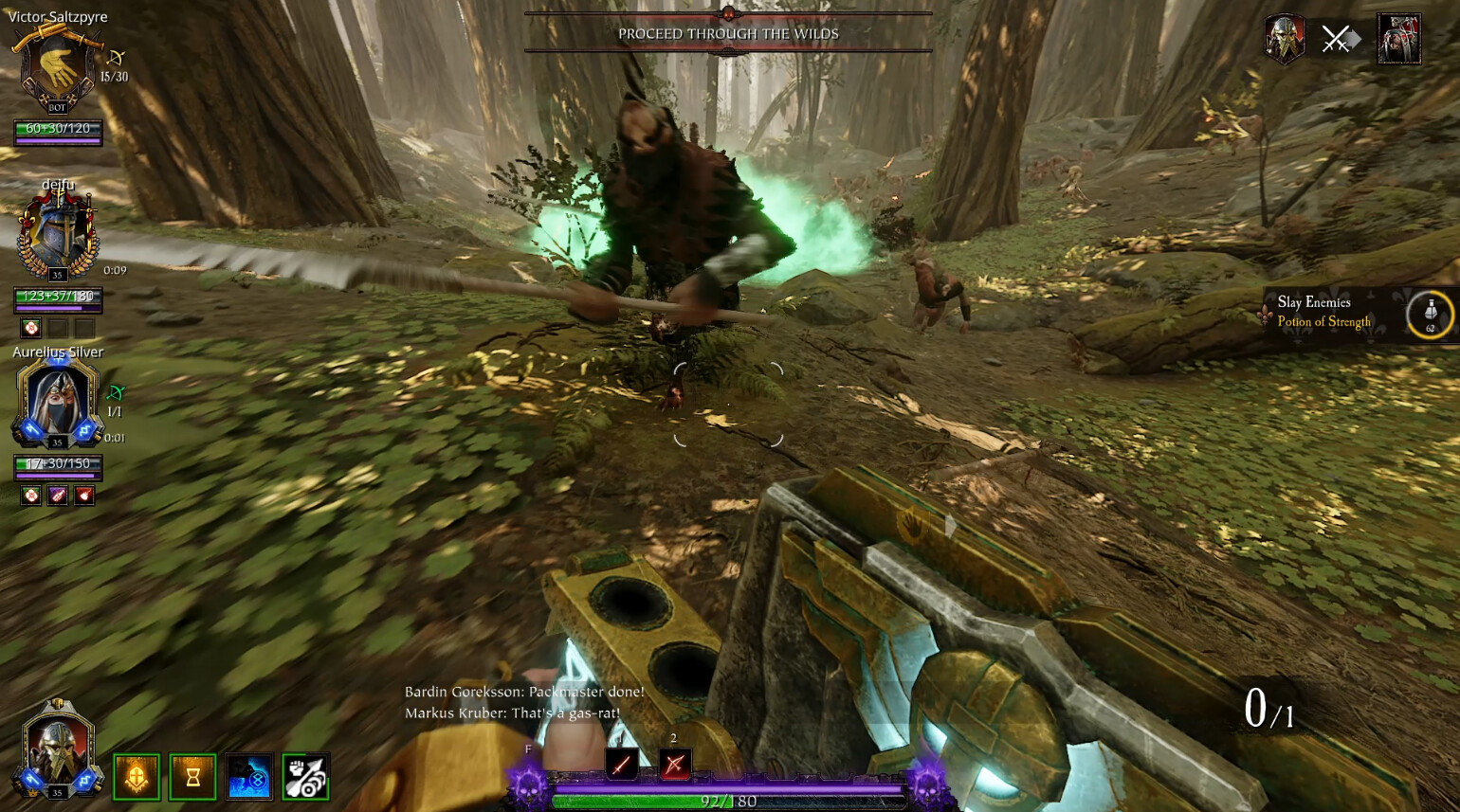The height and width of the screenshot is (812, 1460).
Task: Click the fist and arrow buff icon
Action: [305, 777]
